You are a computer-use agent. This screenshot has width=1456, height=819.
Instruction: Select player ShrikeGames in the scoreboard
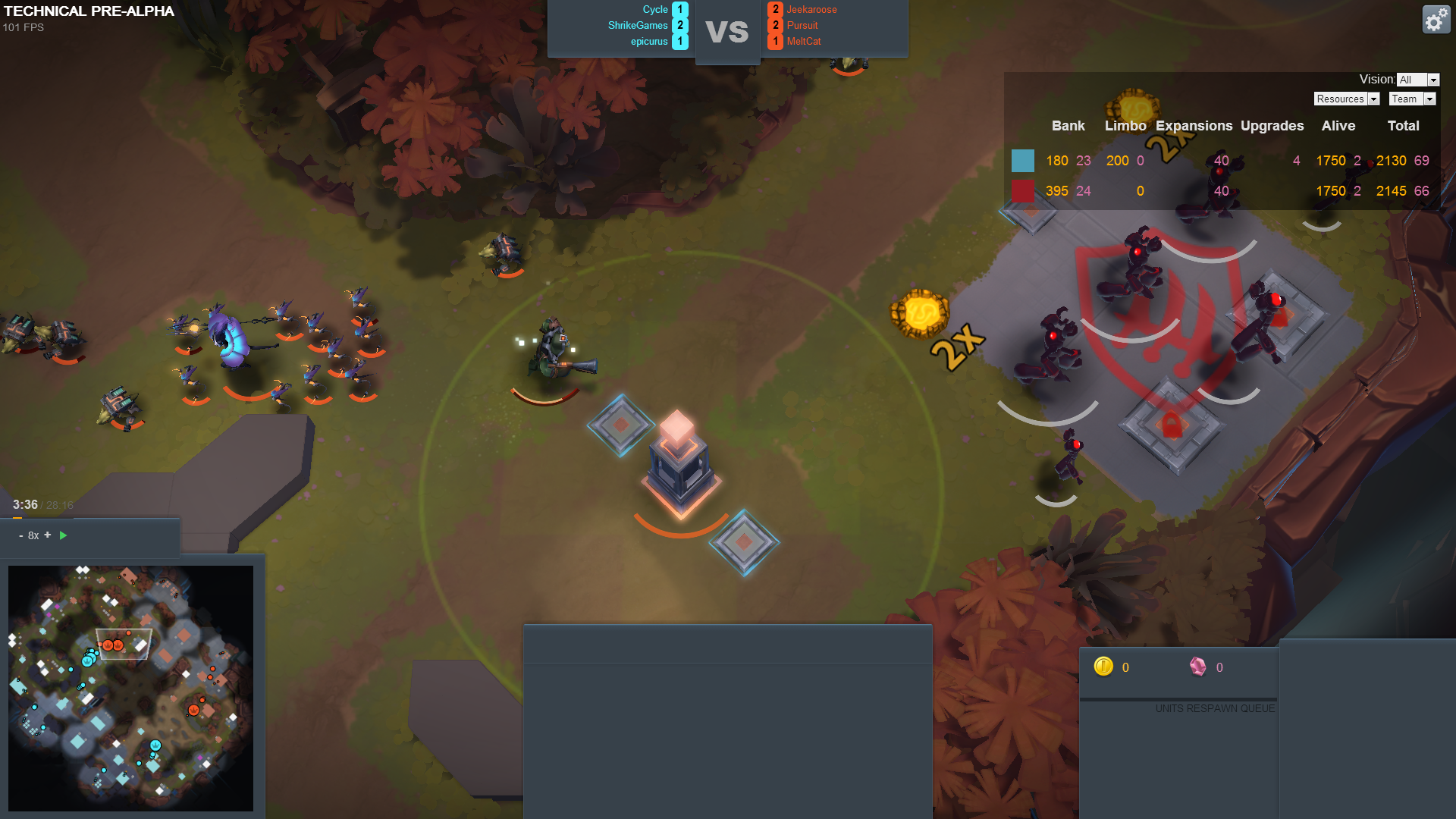[x=638, y=26]
